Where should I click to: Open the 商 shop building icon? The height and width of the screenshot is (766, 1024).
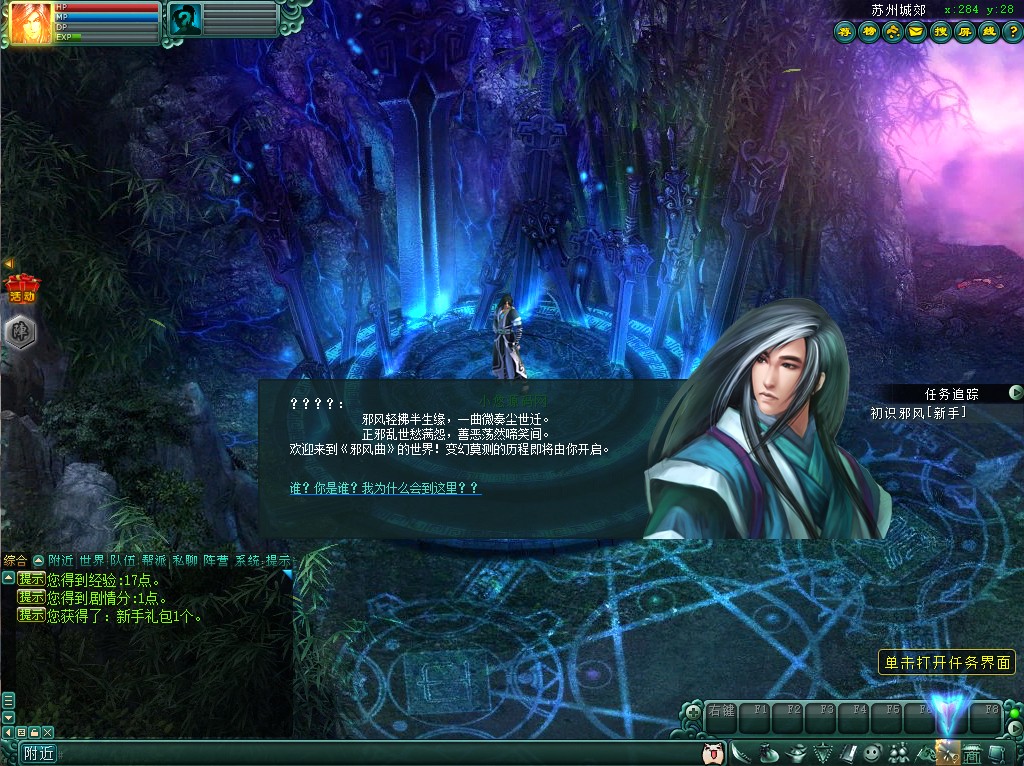(x=971, y=752)
